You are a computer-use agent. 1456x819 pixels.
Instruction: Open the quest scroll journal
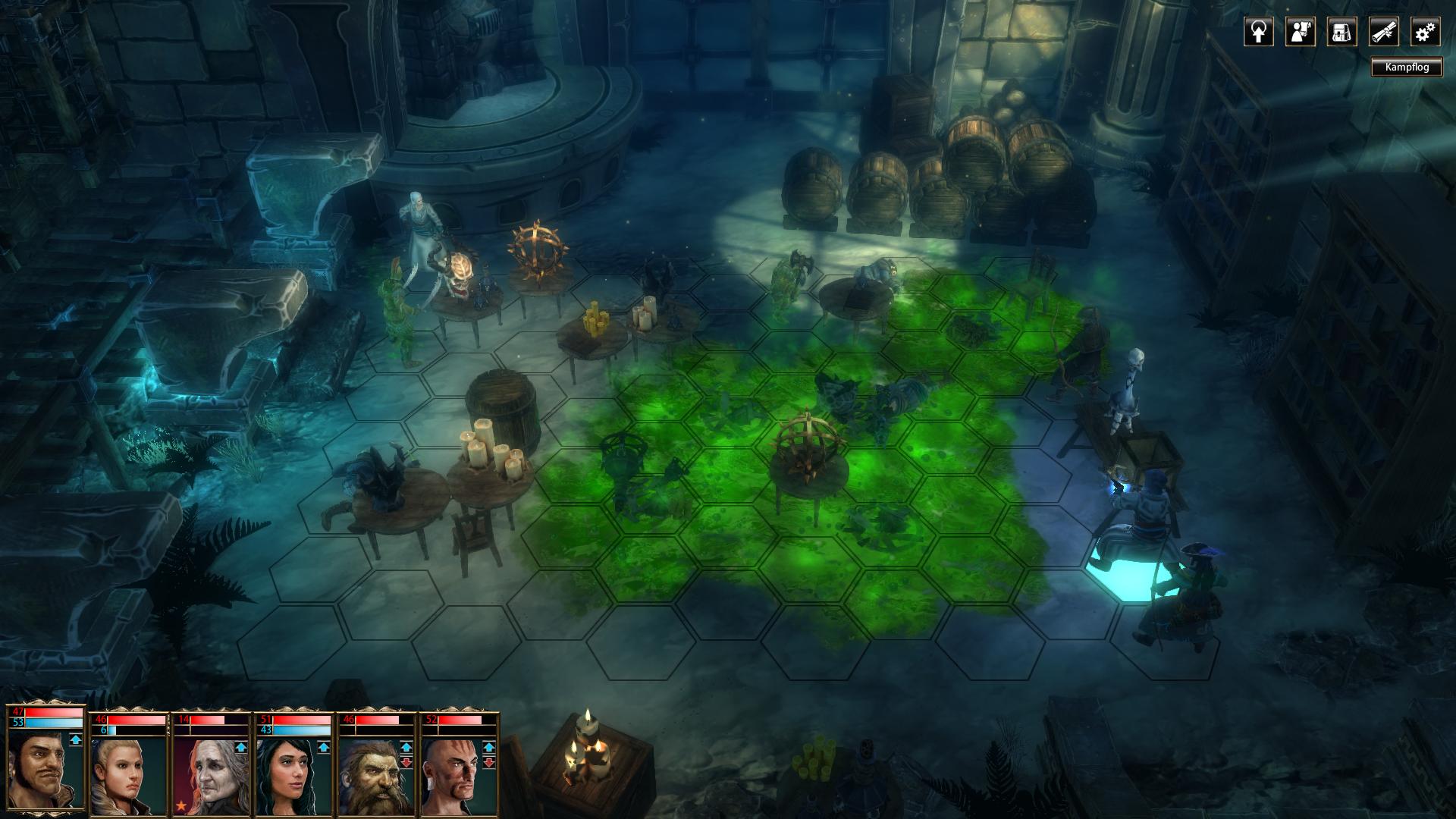1383,32
